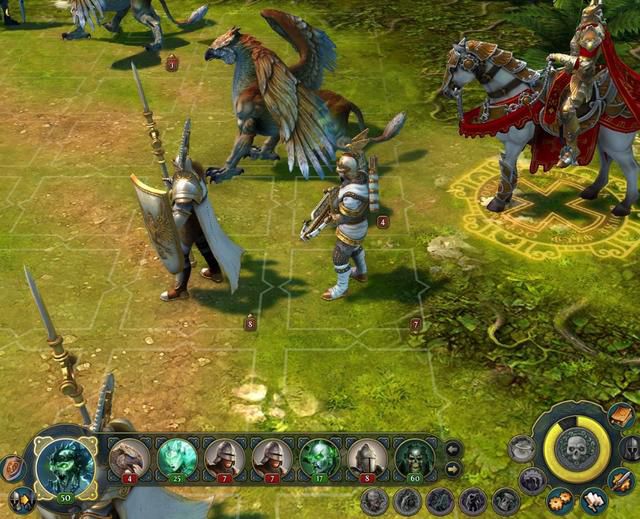Advance turn queue with right arrow button
The height and width of the screenshot is (519, 640).
click(453, 468)
